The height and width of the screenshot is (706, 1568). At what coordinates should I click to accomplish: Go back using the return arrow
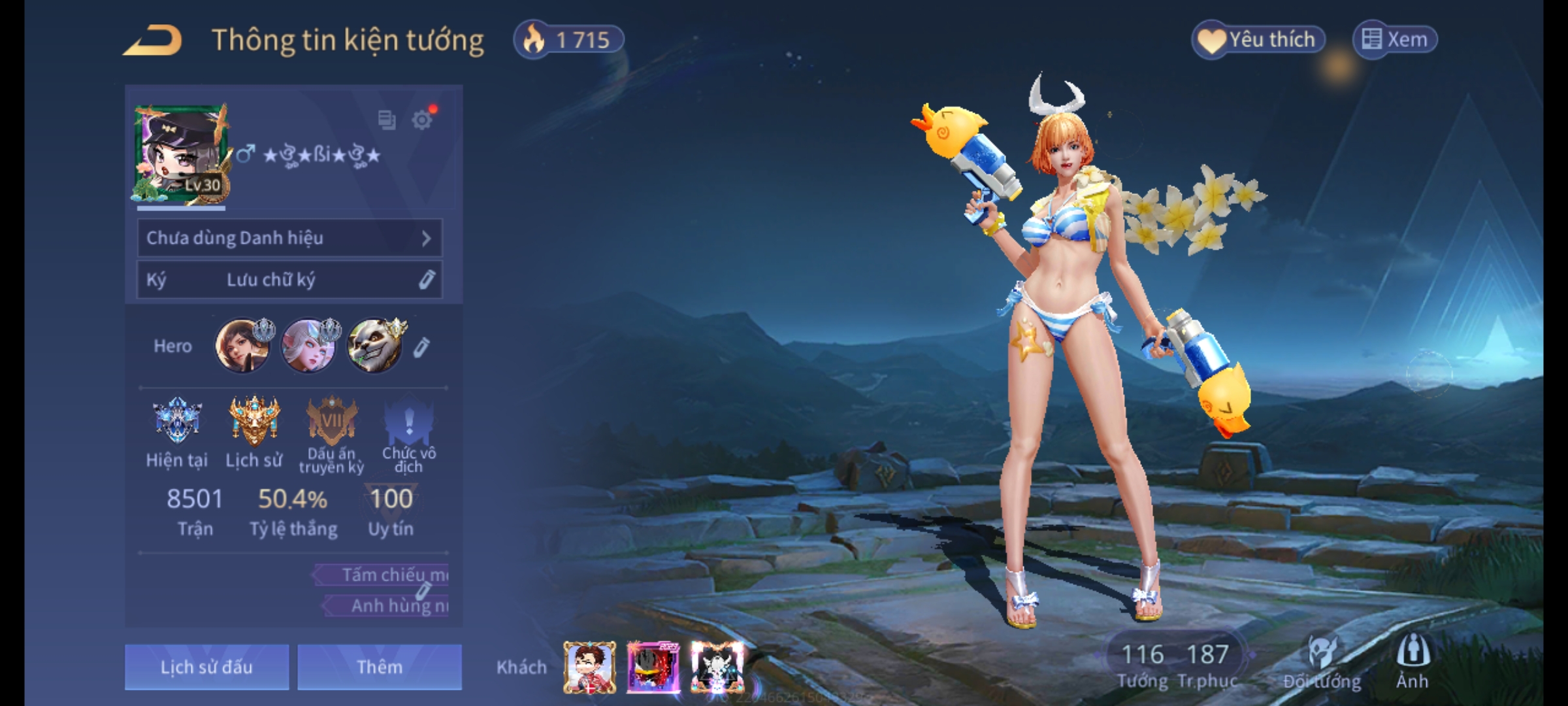point(153,41)
